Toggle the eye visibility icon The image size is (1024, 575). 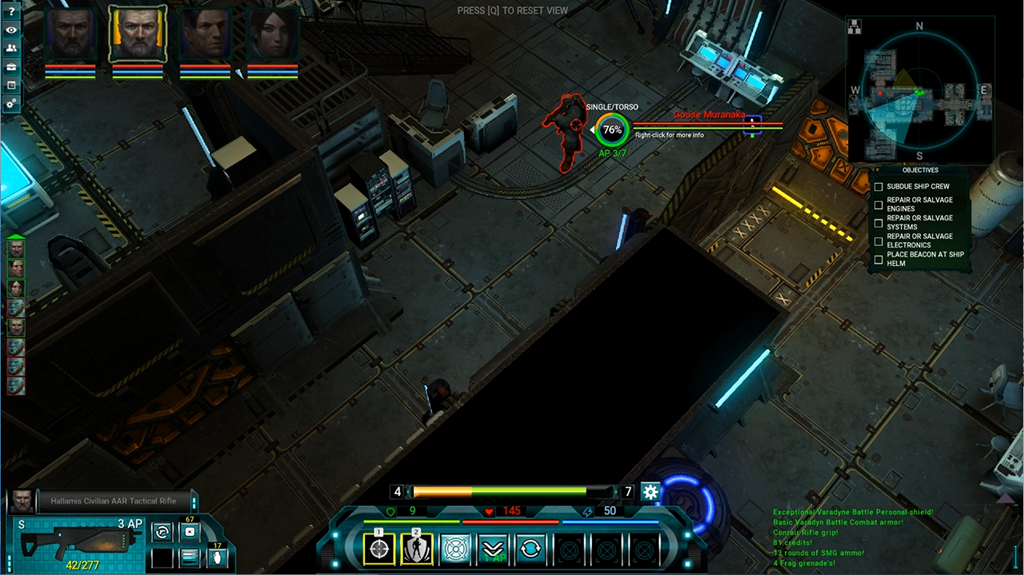click(x=12, y=30)
